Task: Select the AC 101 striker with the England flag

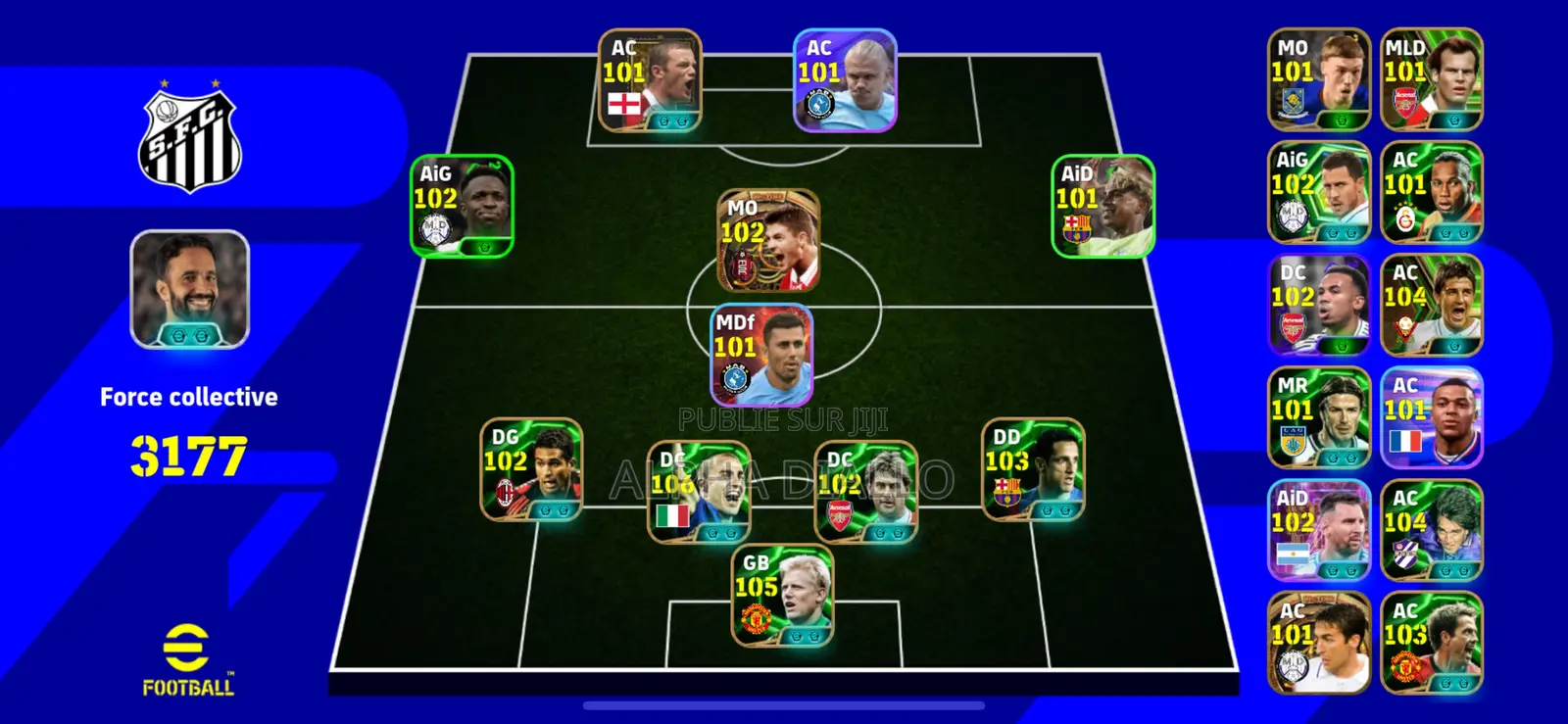Action: [650, 80]
